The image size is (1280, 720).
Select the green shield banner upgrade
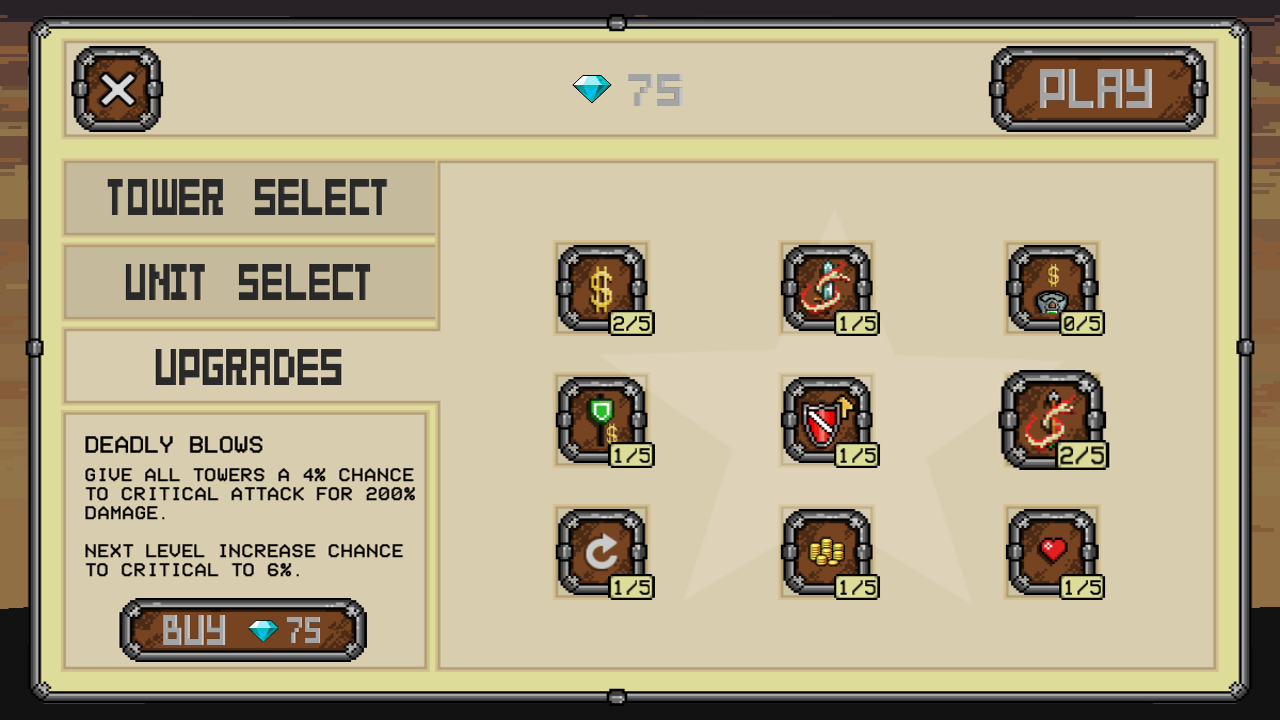click(601, 419)
